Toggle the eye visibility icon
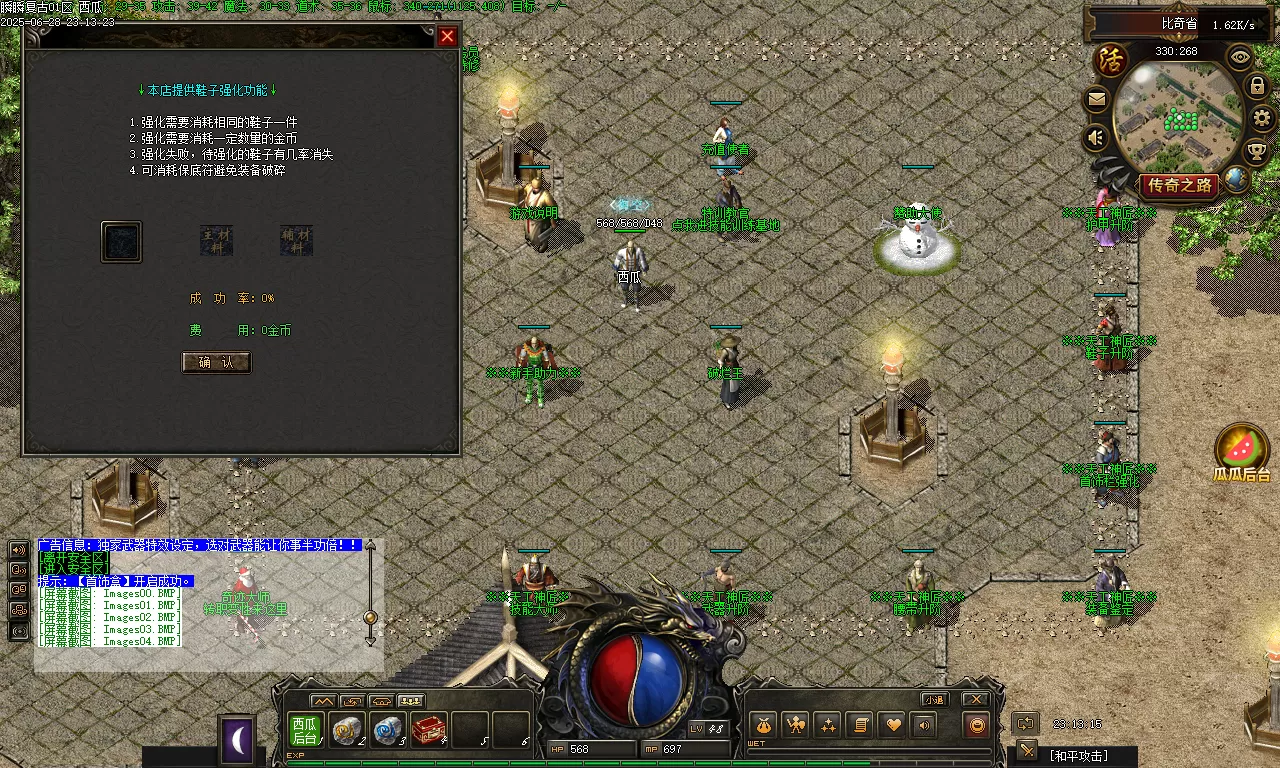 point(1240,57)
